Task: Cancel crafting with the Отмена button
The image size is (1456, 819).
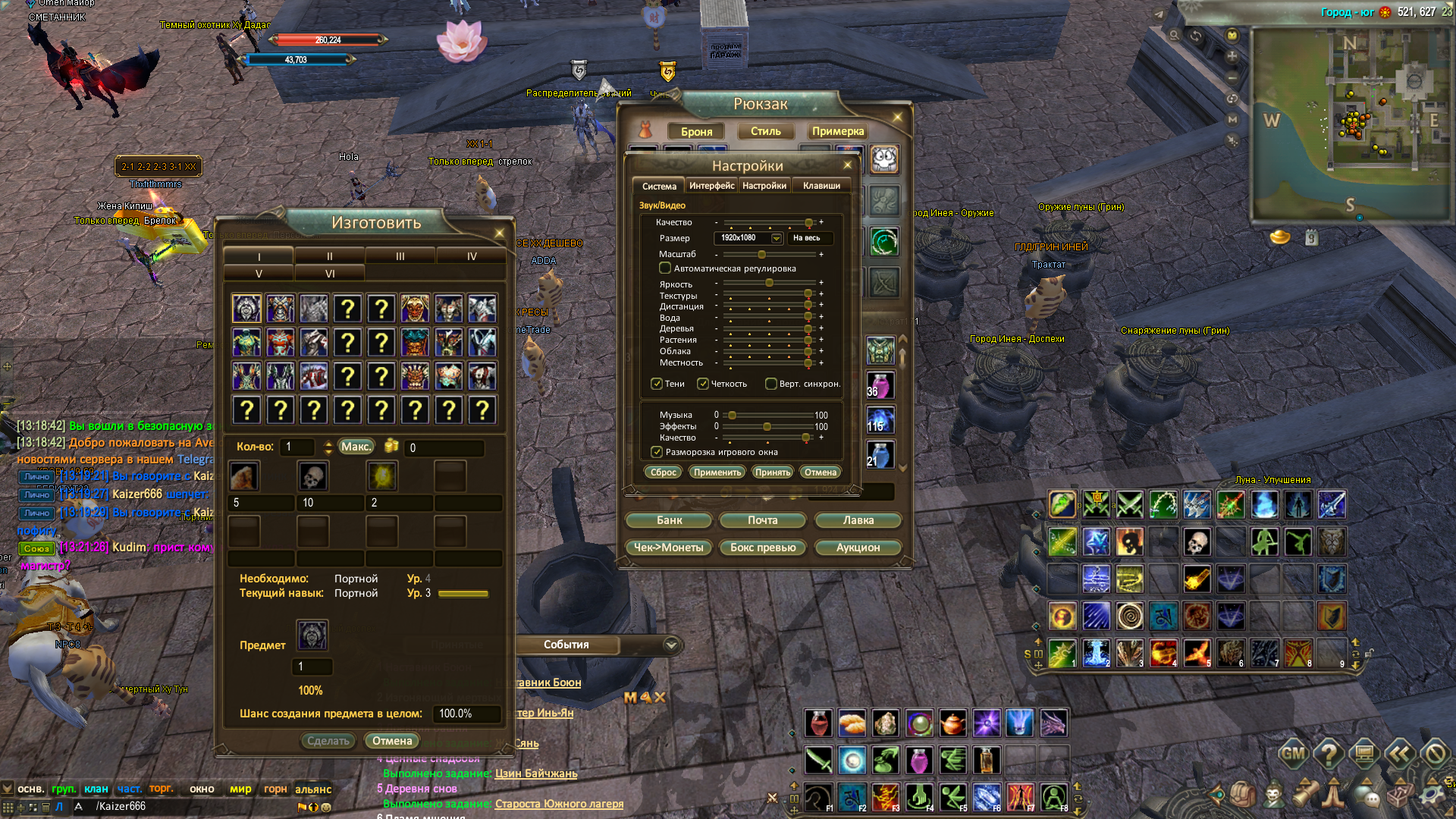Action: tap(392, 741)
